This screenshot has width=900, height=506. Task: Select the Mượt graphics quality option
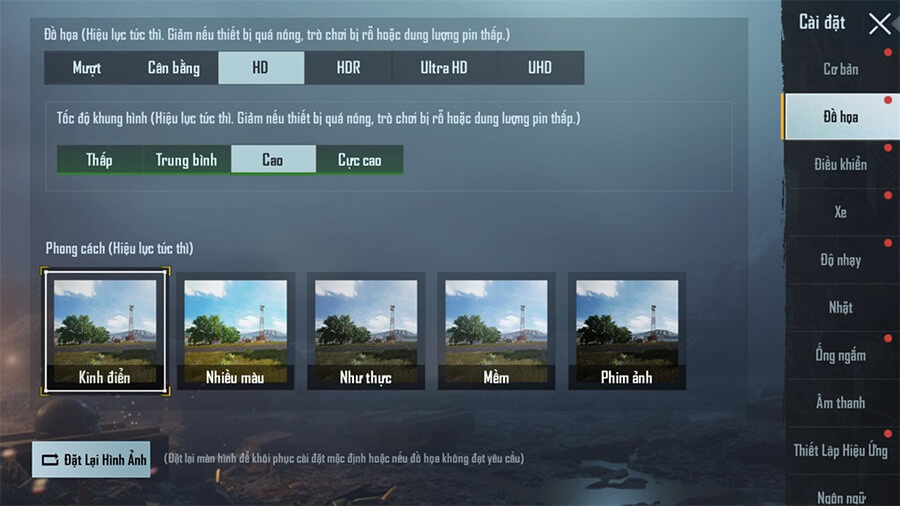click(87, 68)
